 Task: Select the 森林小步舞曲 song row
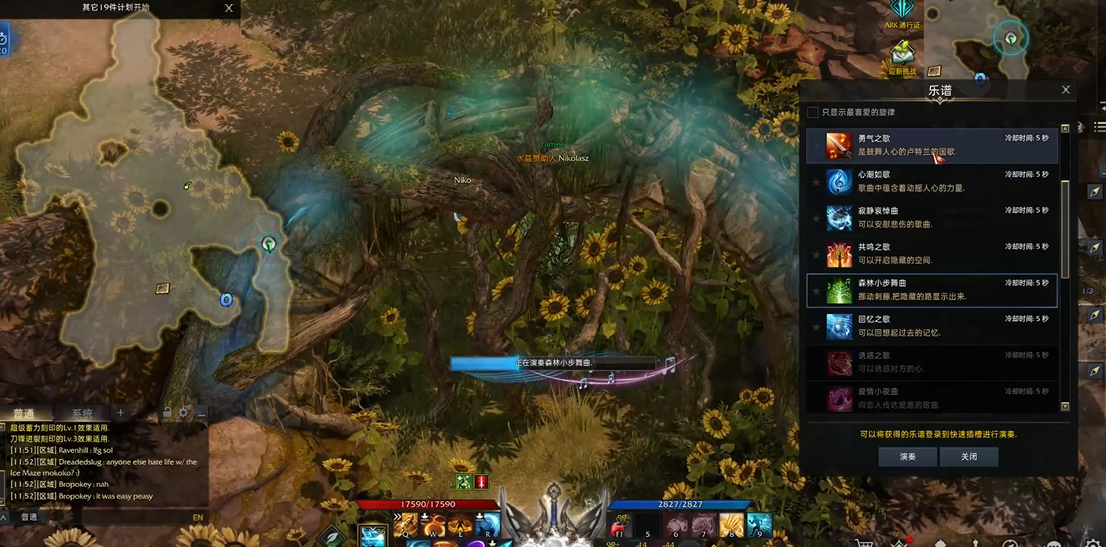(x=930, y=290)
